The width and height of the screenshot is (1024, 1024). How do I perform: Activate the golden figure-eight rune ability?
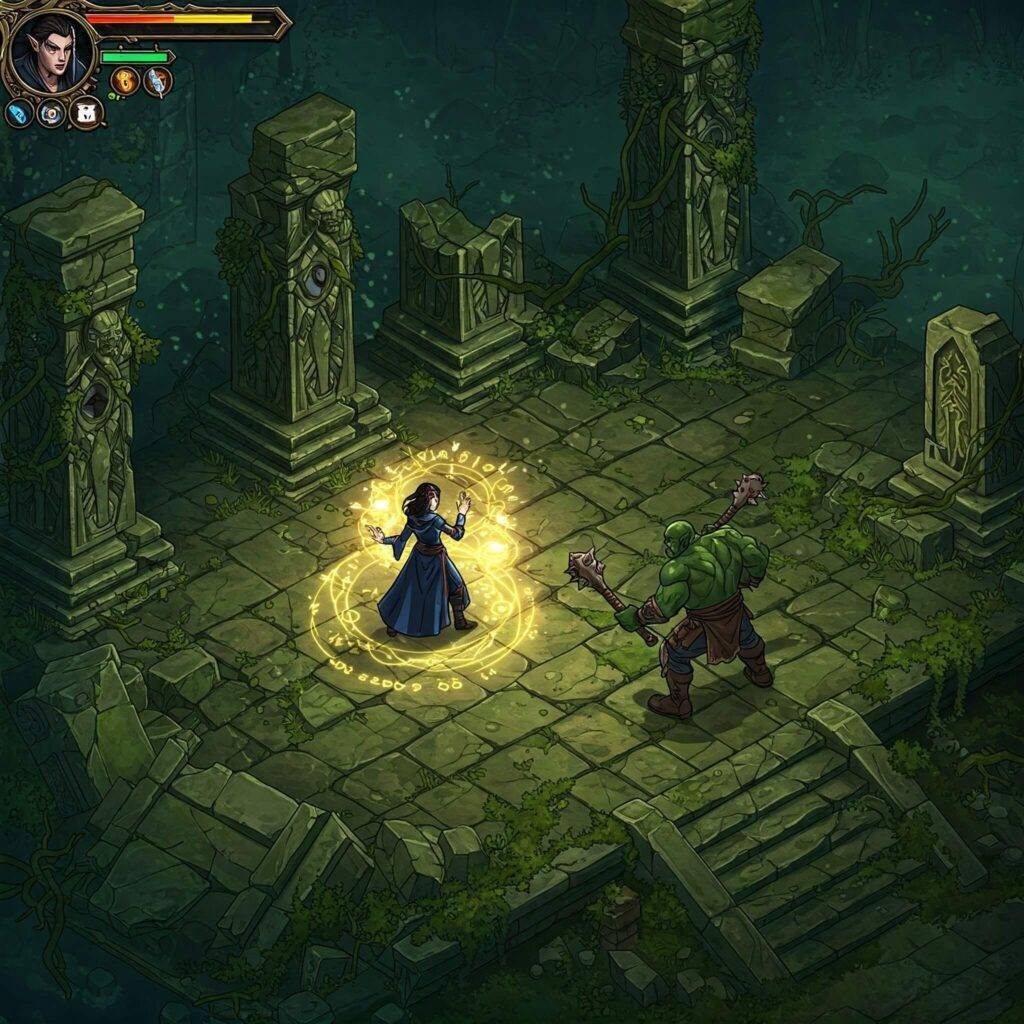[x=124, y=82]
